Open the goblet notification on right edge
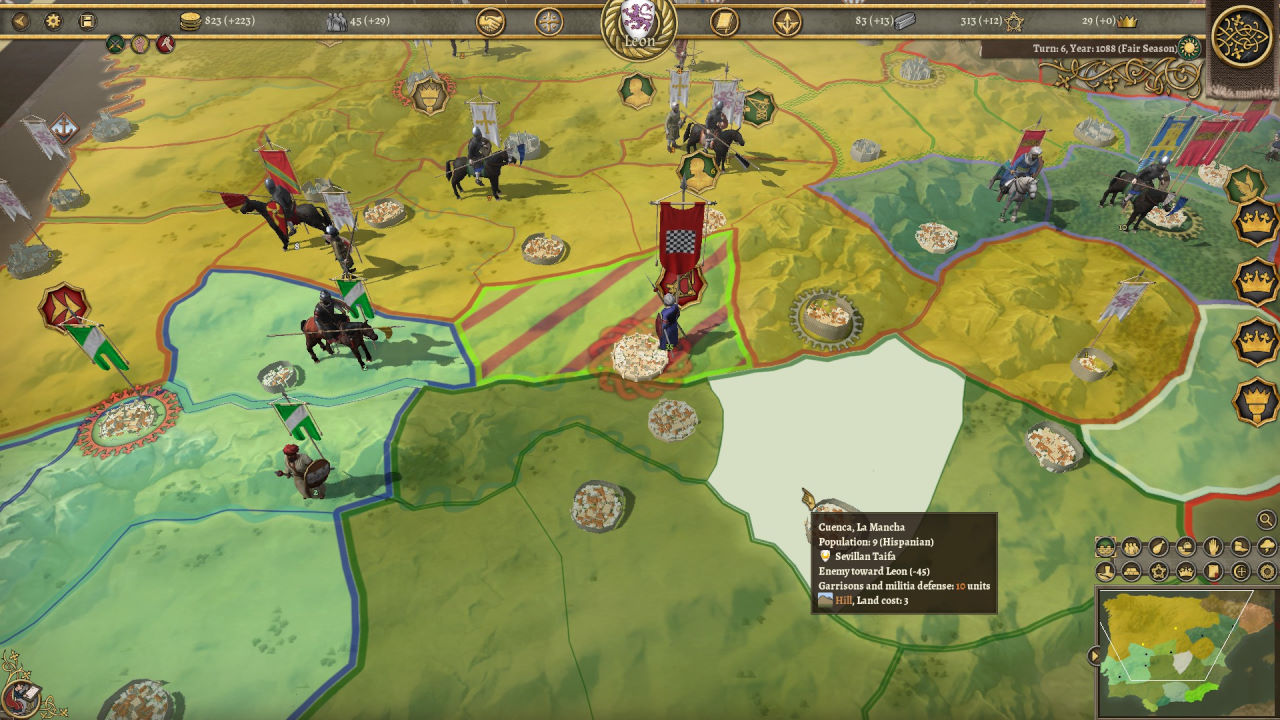The image size is (1280, 720). click(x=1255, y=401)
